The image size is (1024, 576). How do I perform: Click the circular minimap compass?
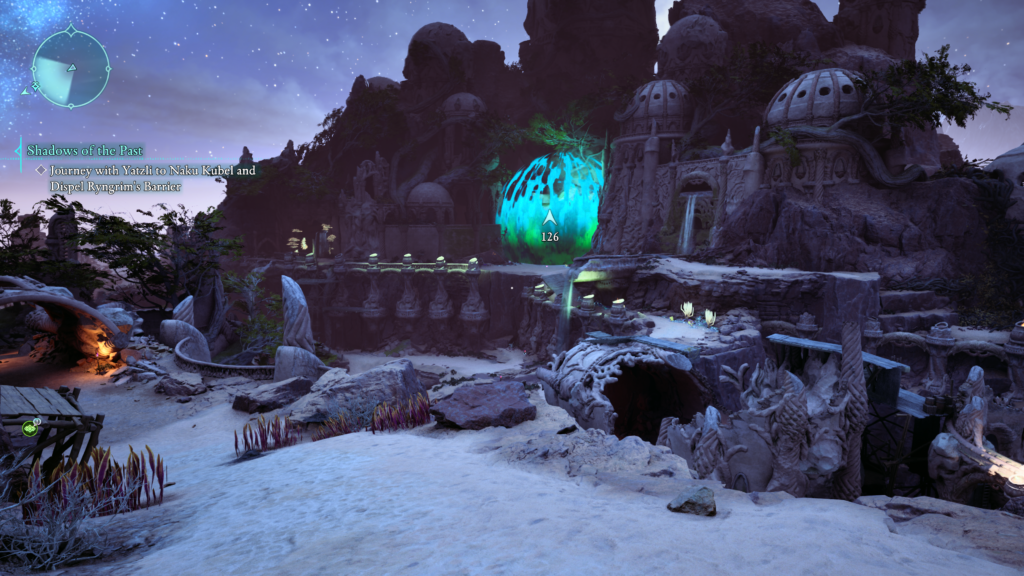(x=70, y=68)
